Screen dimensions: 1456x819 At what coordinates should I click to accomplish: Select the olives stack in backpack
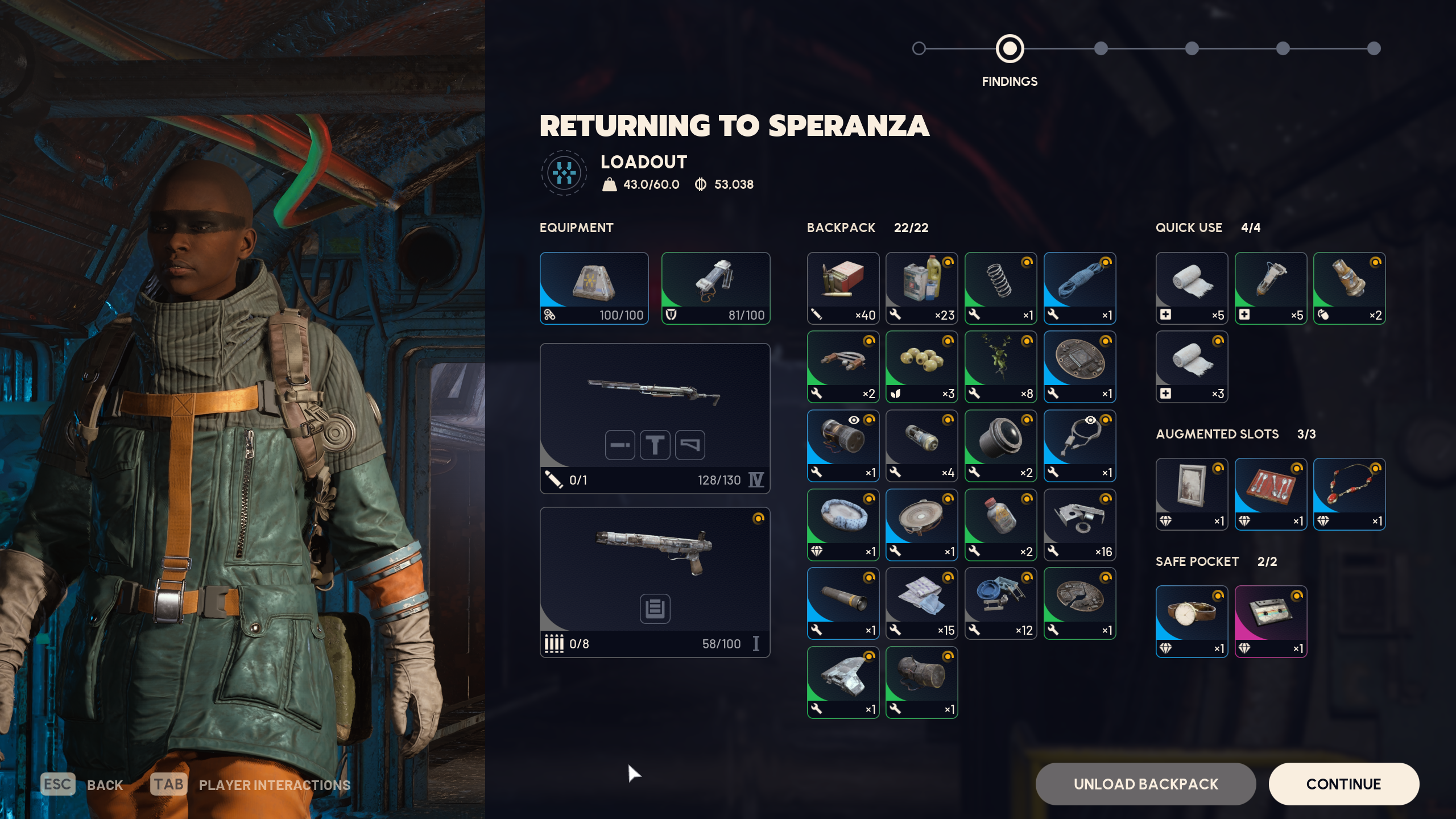pyautogui.click(x=921, y=367)
